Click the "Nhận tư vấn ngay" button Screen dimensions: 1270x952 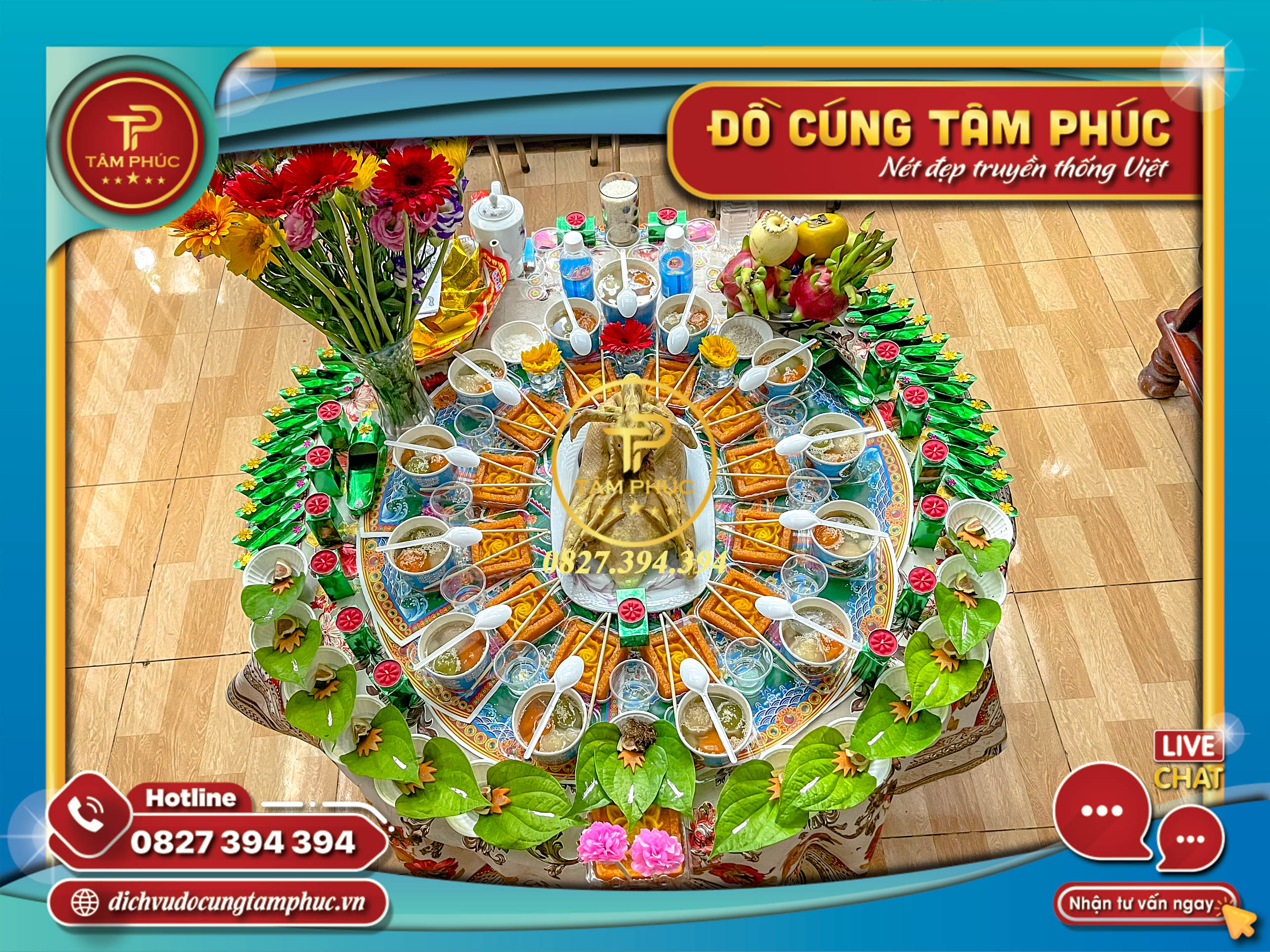pyautogui.click(x=1140, y=905)
